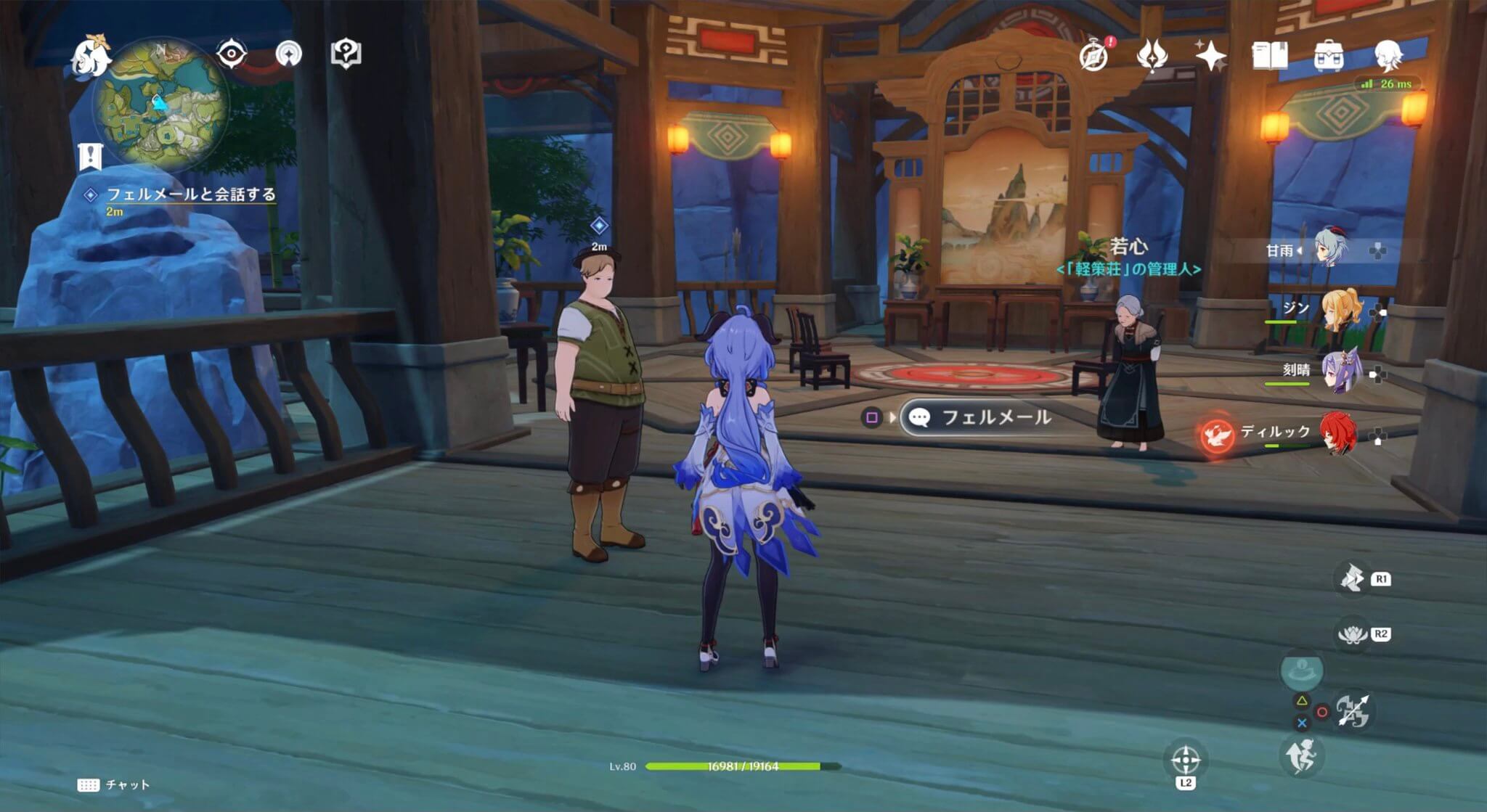Image resolution: width=1487 pixels, height=812 pixels.
Task: Open the Events overview wings icon
Action: pyautogui.click(x=1153, y=54)
